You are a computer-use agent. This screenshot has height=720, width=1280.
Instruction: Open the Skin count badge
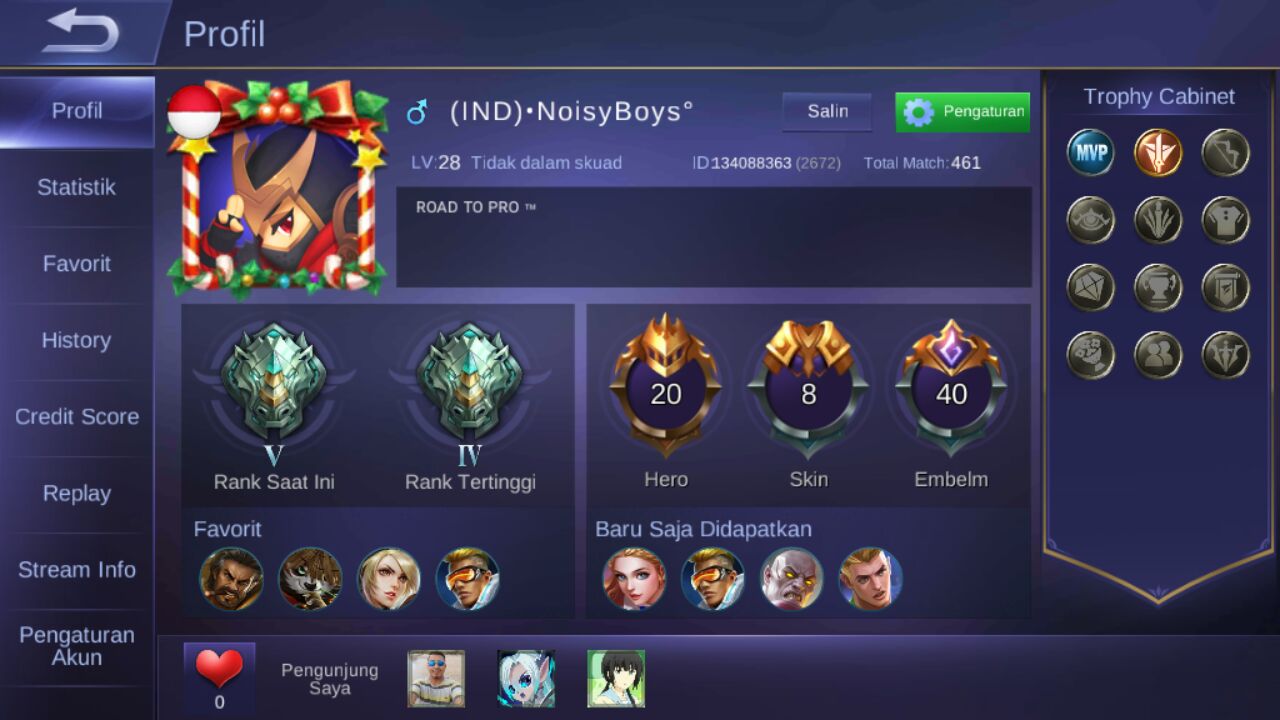click(809, 394)
